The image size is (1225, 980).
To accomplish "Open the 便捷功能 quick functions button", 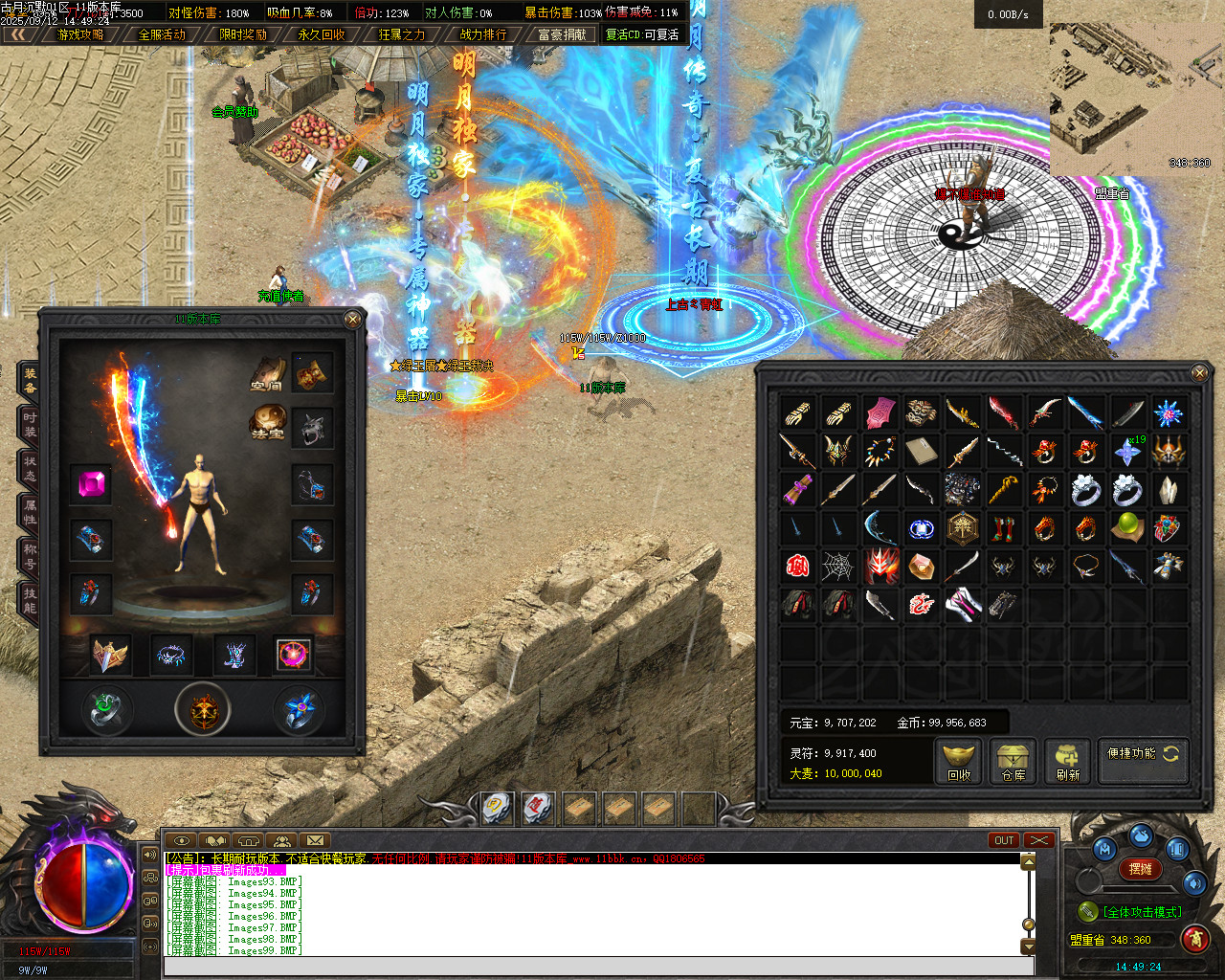I will [1144, 754].
